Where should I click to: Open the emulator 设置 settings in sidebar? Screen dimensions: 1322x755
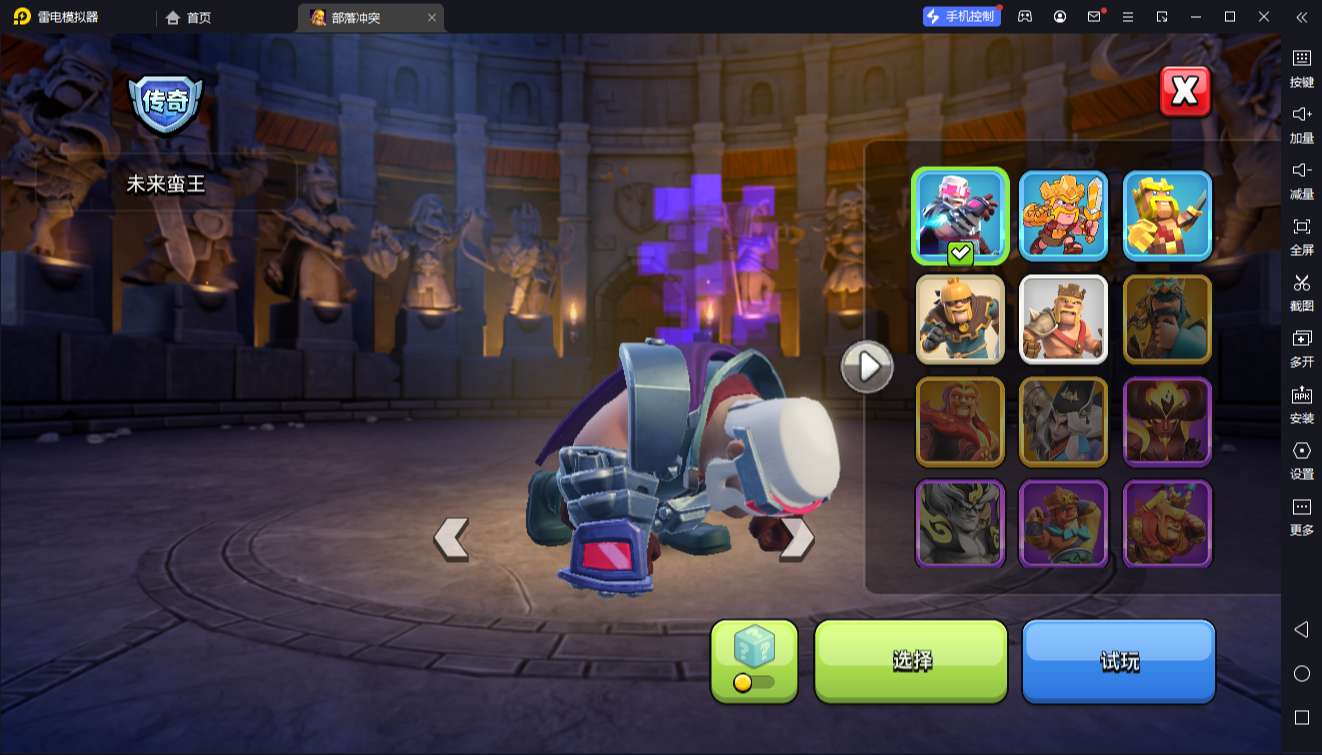click(x=1301, y=460)
